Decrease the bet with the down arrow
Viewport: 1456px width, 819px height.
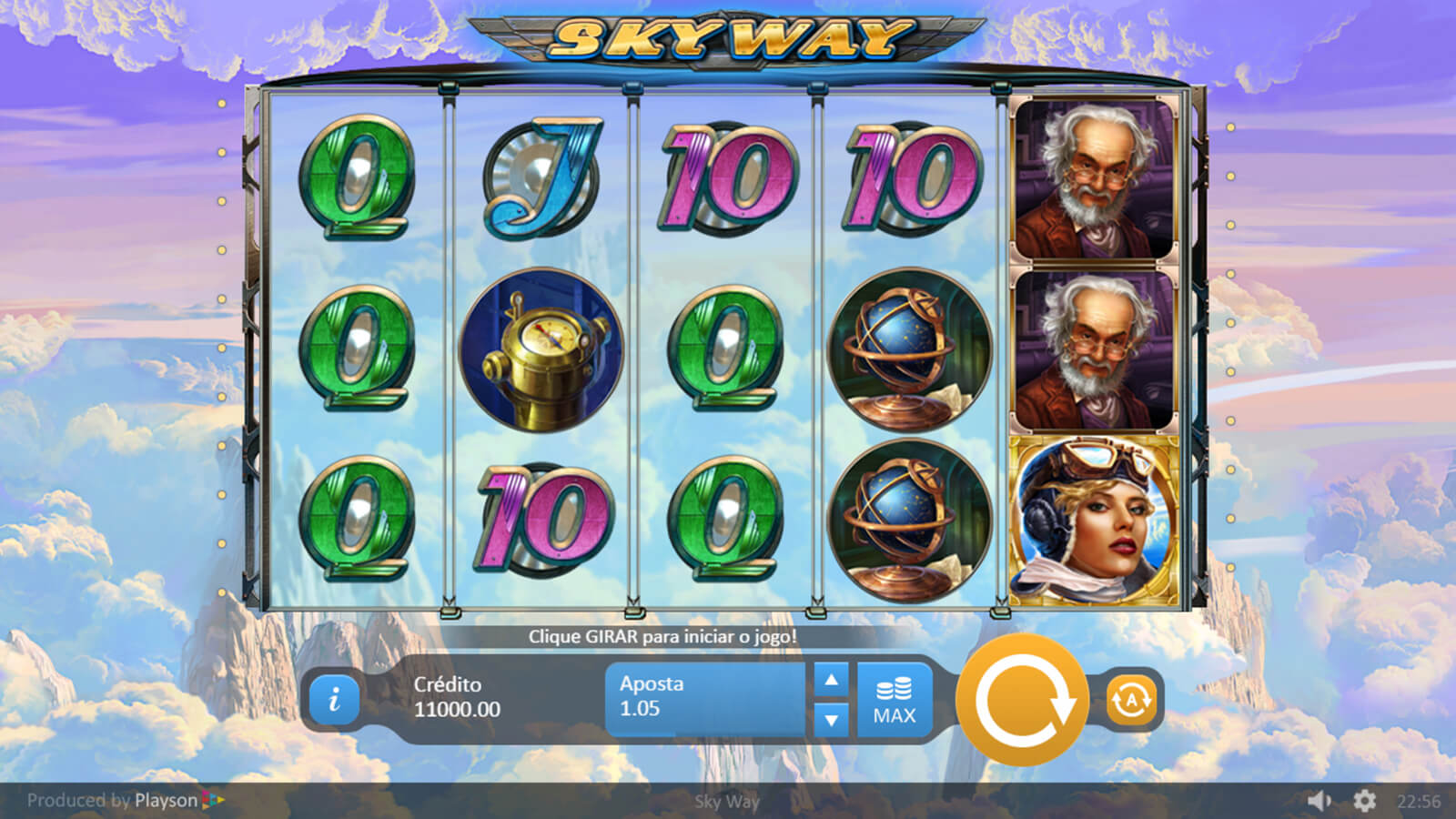point(831,720)
